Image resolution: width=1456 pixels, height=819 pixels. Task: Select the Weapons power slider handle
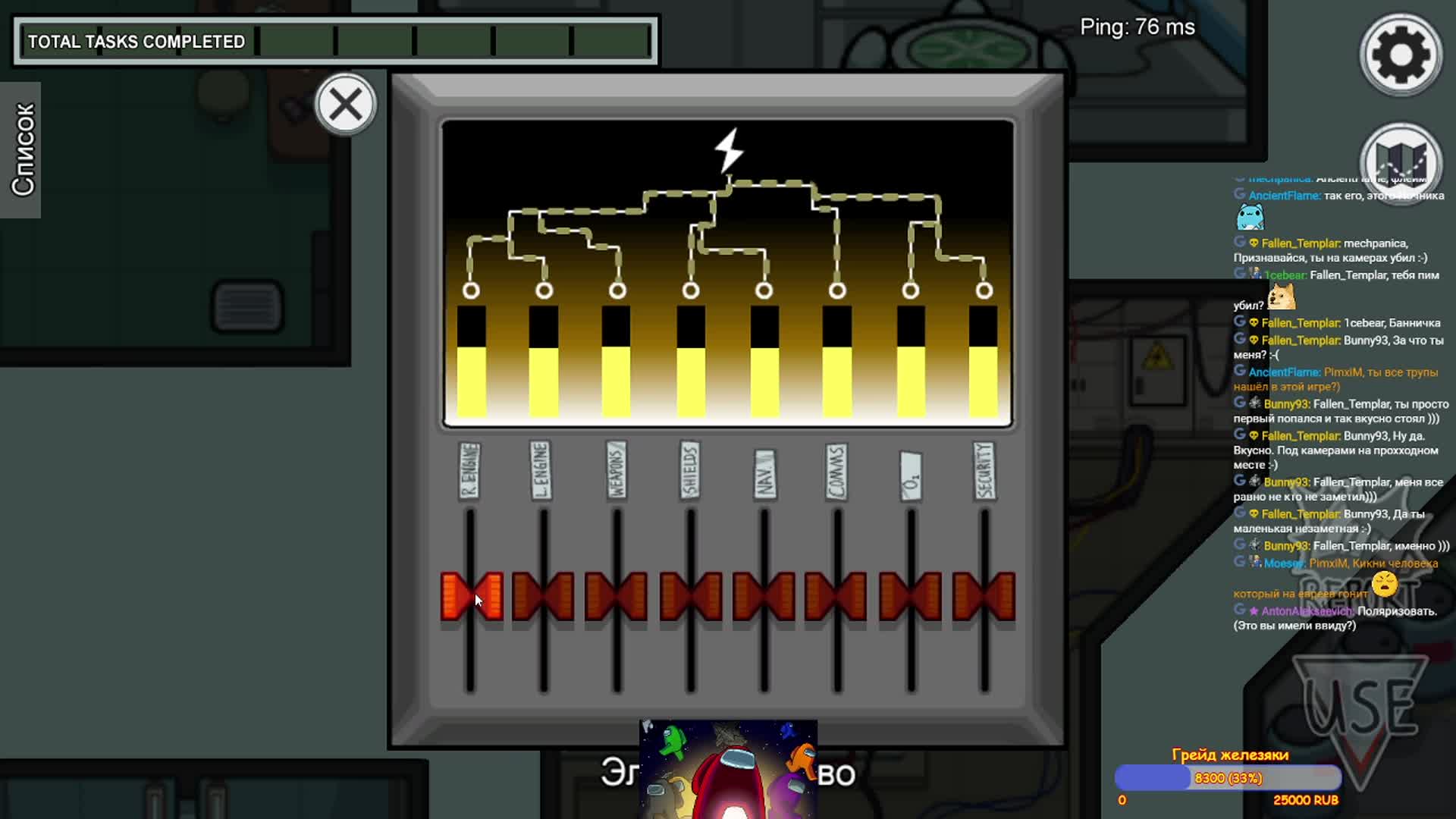click(x=617, y=596)
